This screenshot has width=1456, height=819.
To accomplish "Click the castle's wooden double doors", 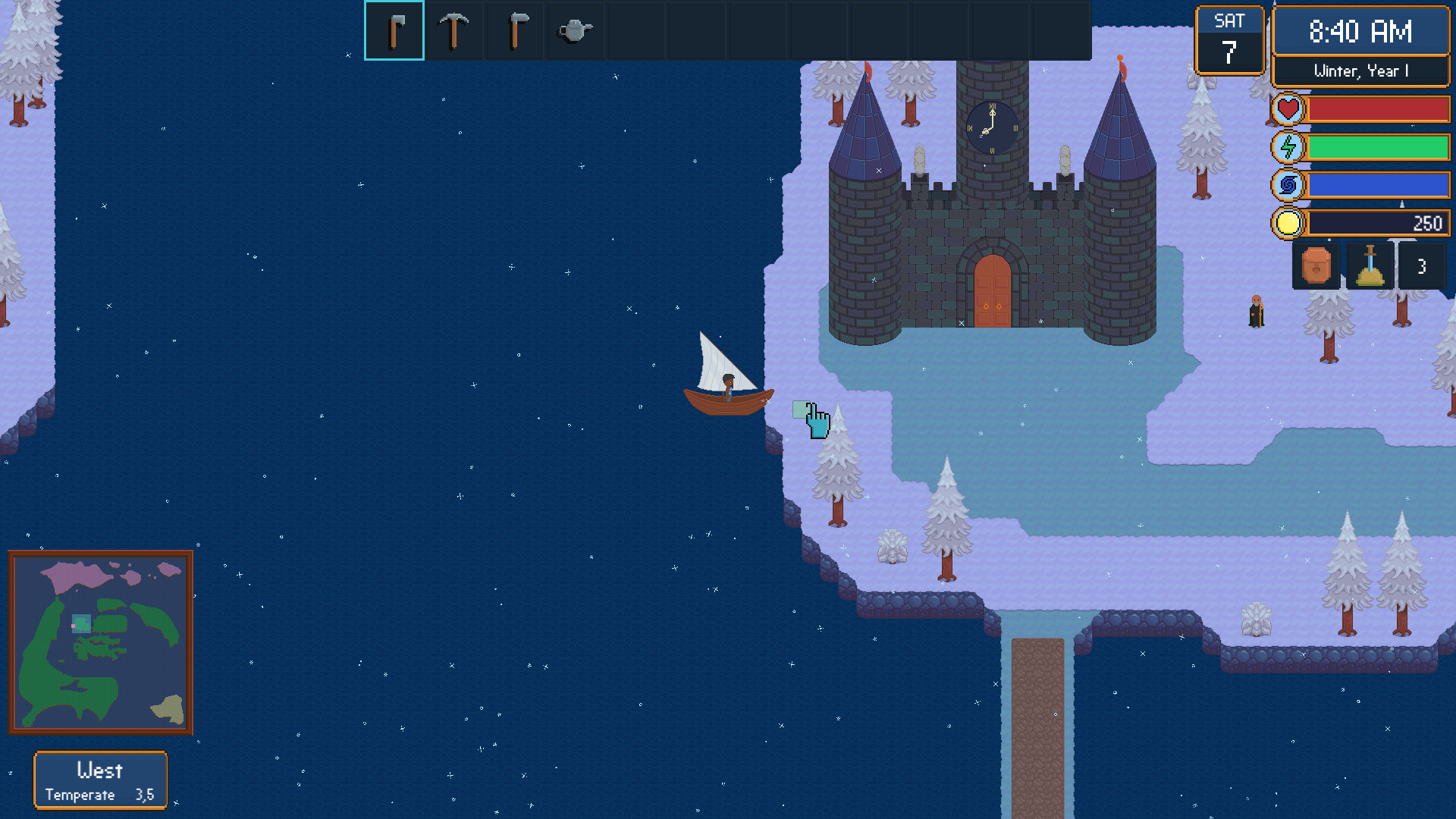I will [991, 292].
